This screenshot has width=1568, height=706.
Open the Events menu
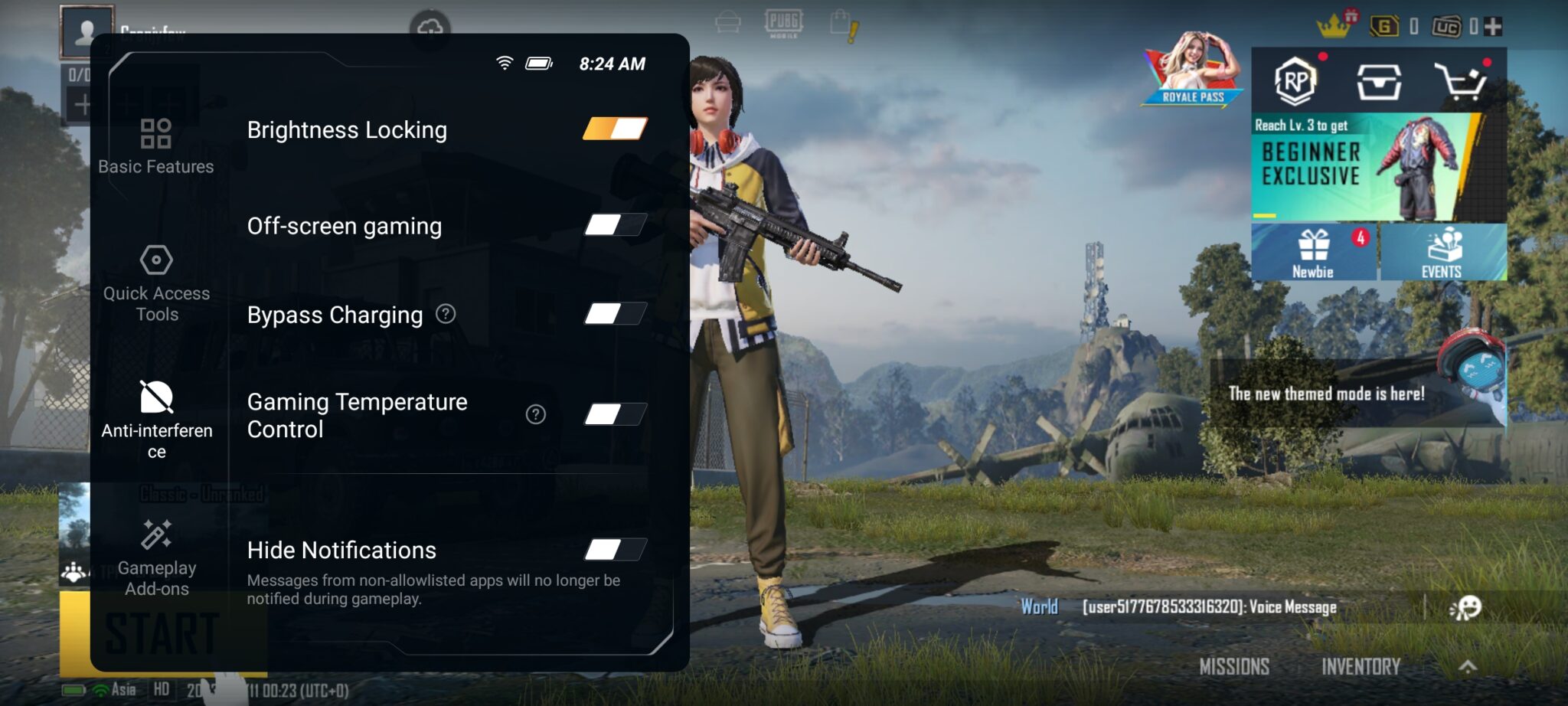[x=1442, y=253]
